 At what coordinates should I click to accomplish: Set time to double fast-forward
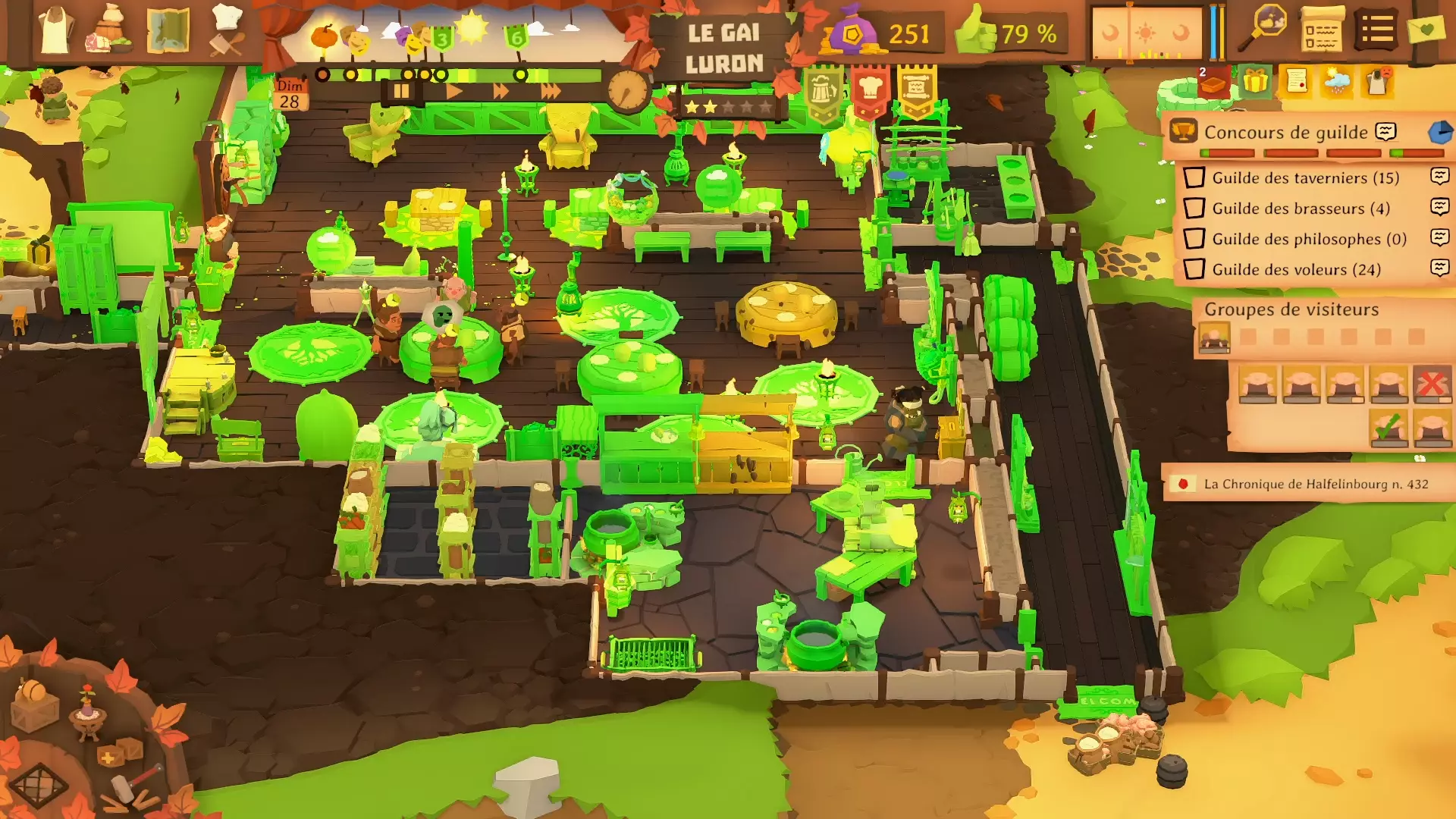point(500,92)
